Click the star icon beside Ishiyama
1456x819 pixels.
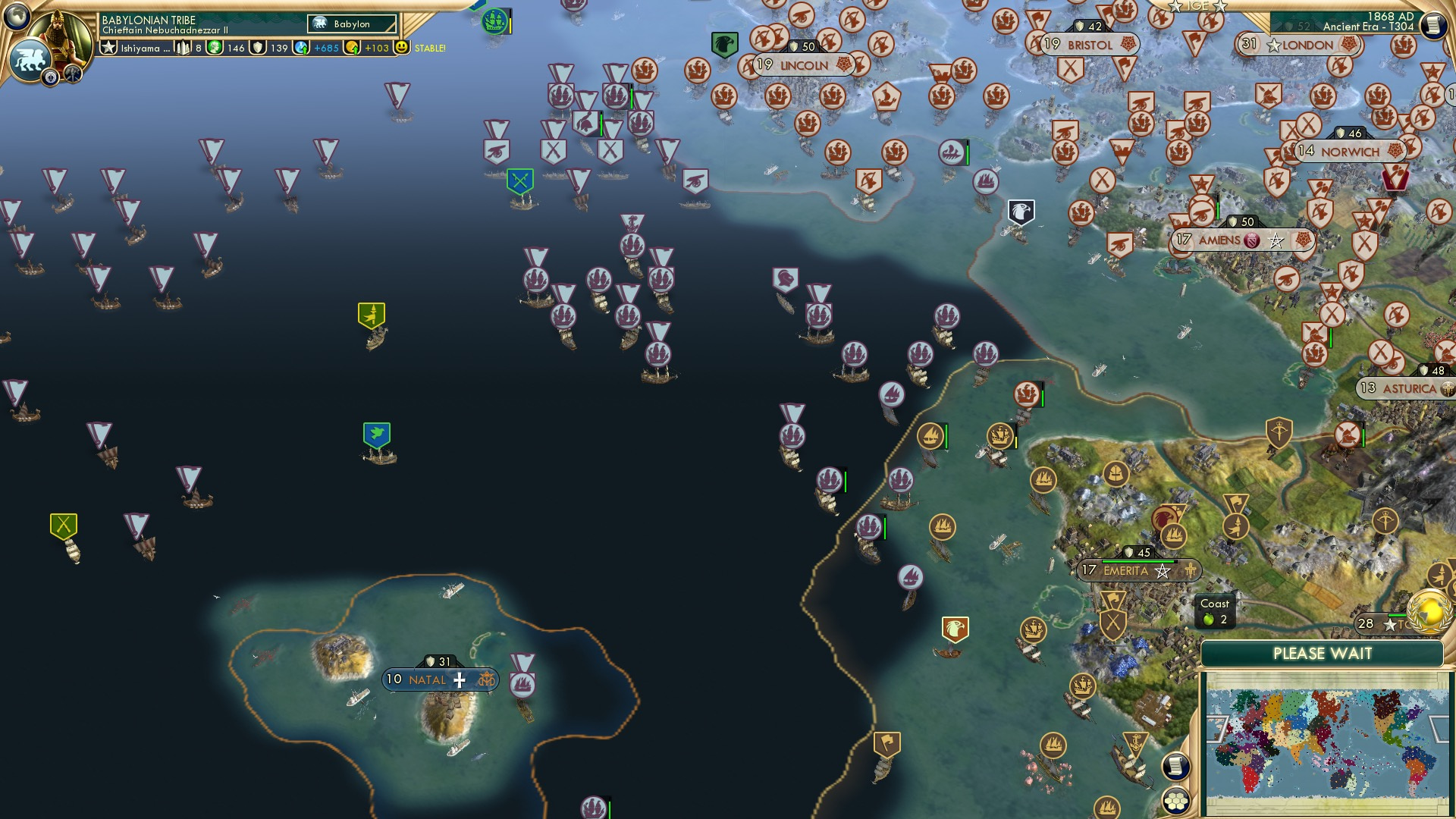click(110, 48)
